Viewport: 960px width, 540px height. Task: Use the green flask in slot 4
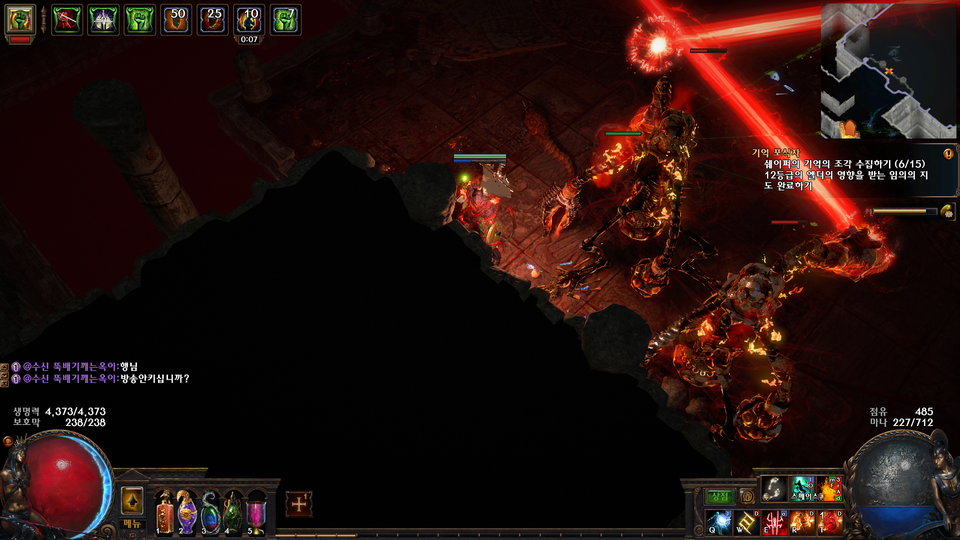[x=233, y=512]
